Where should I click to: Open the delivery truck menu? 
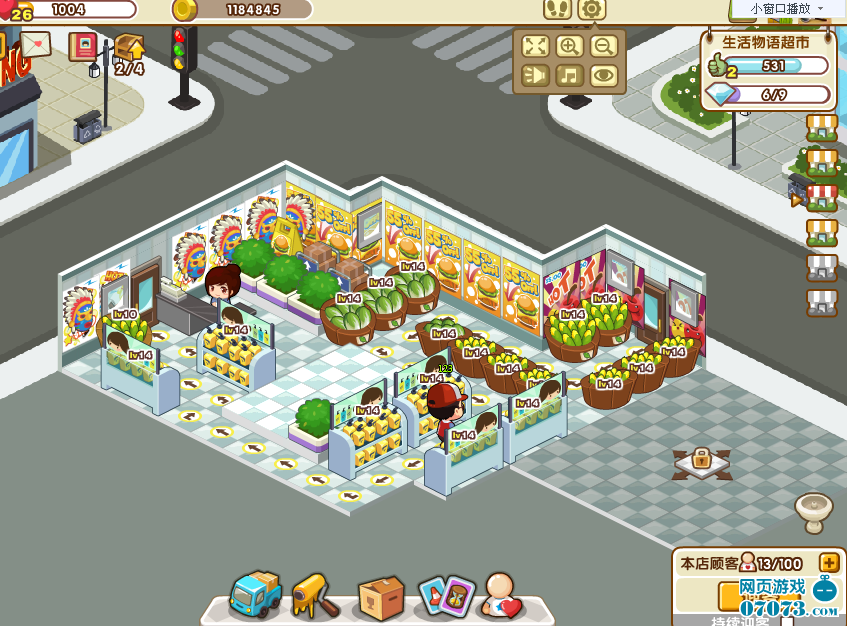(254, 596)
